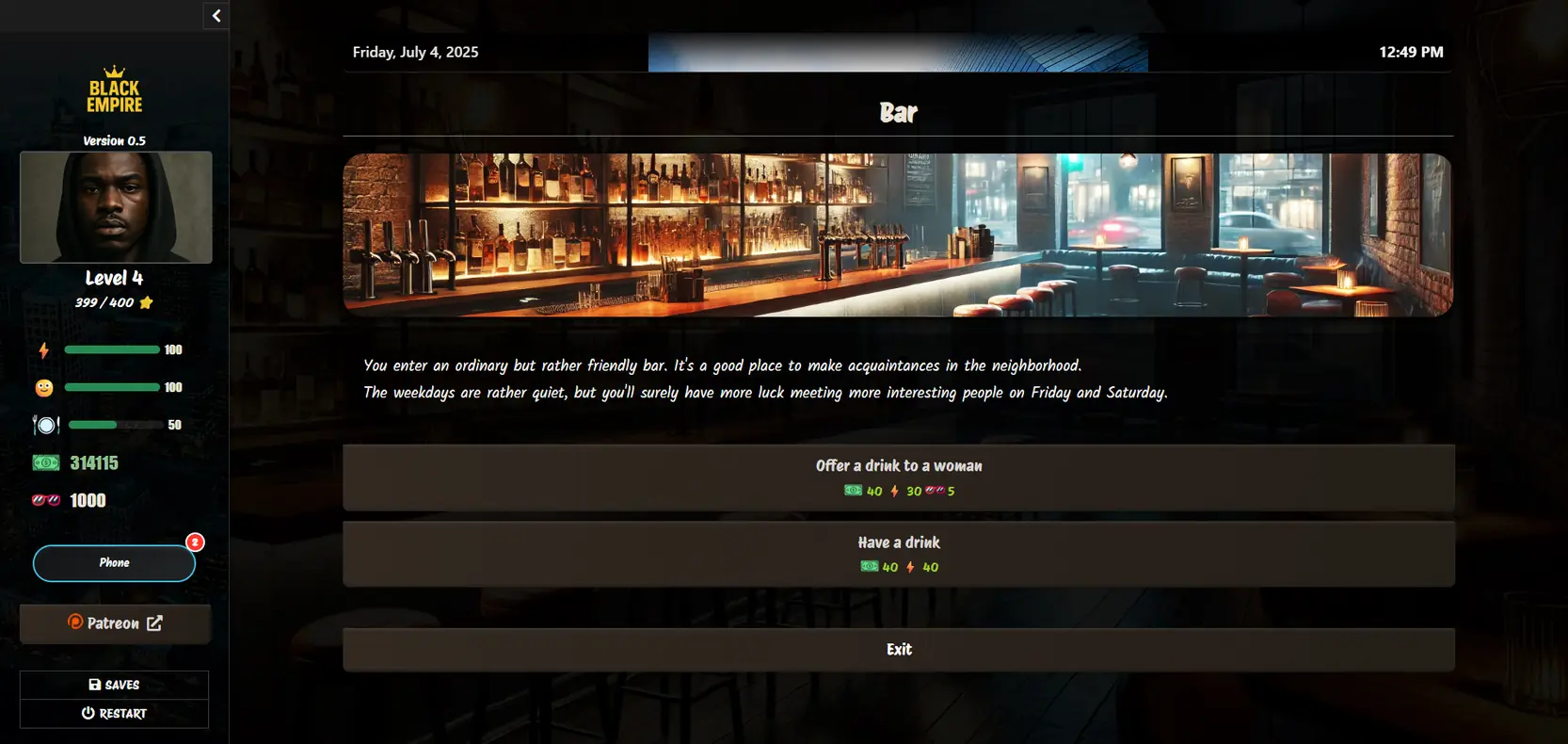Screen dimensions: 1568x744
Task: Open the Phone
Action: [114, 563]
